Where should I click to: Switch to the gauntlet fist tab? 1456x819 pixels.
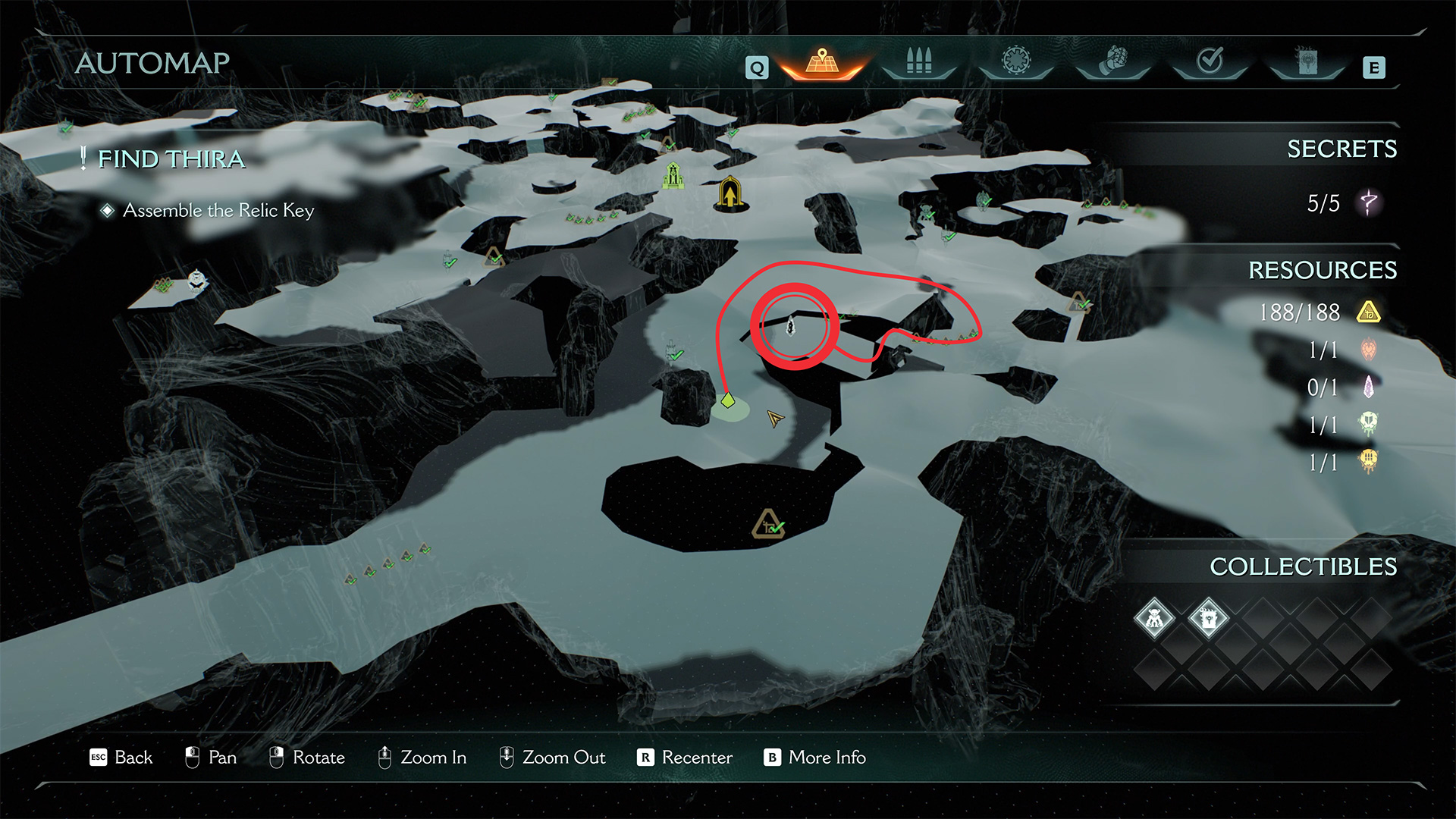click(1113, 61)
